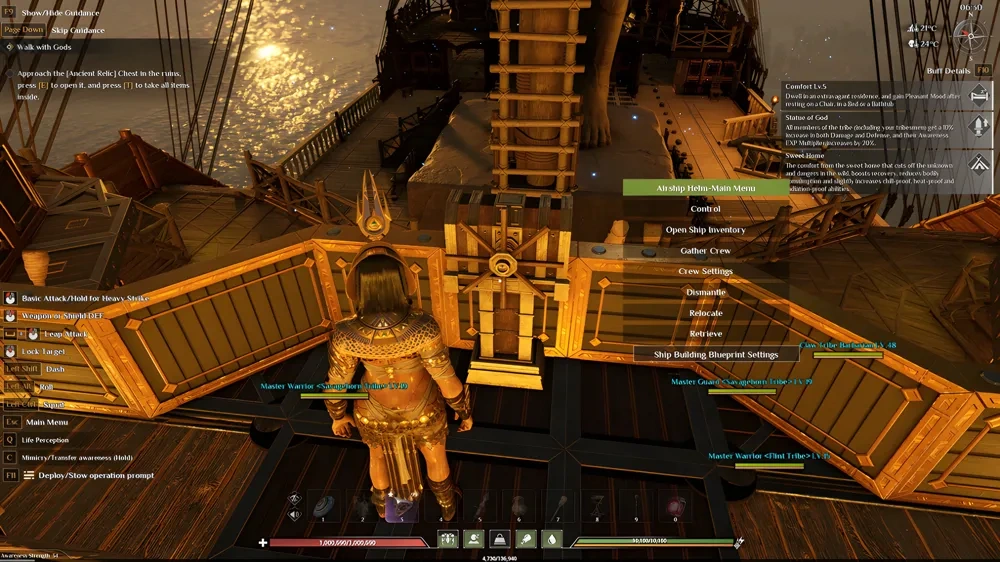Select the red item in hotbar slot 0

675,506
